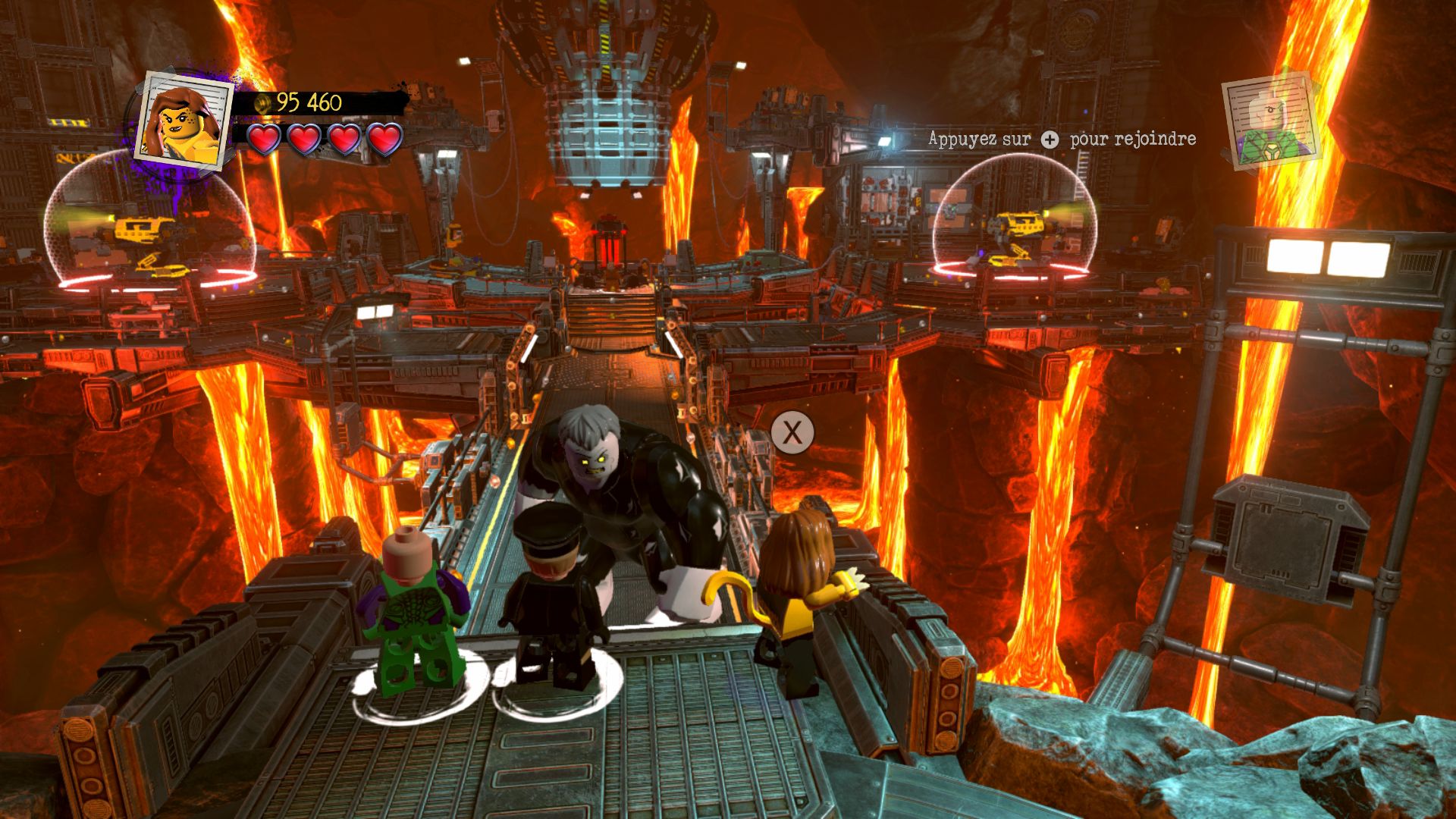Click the 'Appuyez sur' text prompt
This screenshot has height=819, width=1456.
point(978,140)
